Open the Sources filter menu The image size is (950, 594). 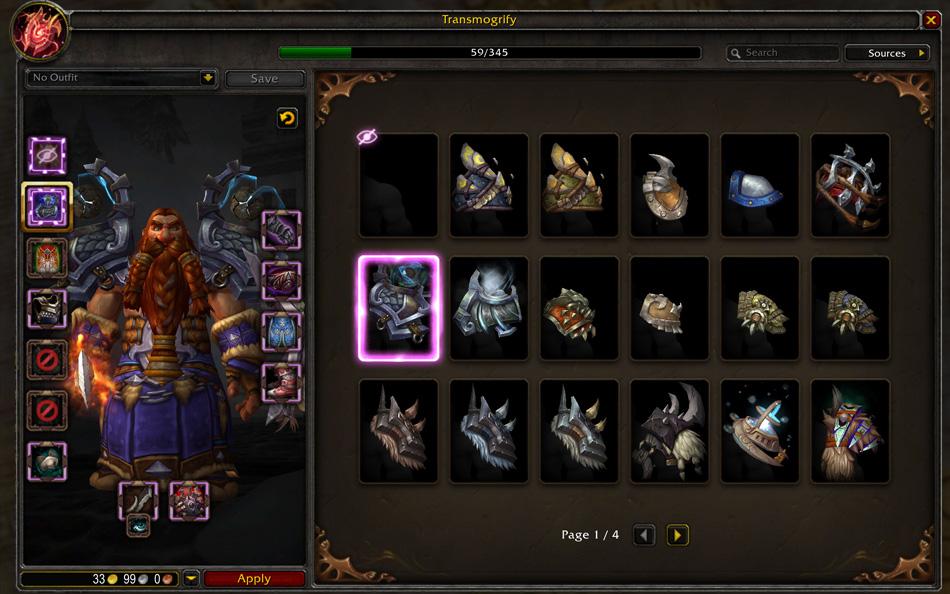[887, 53]
